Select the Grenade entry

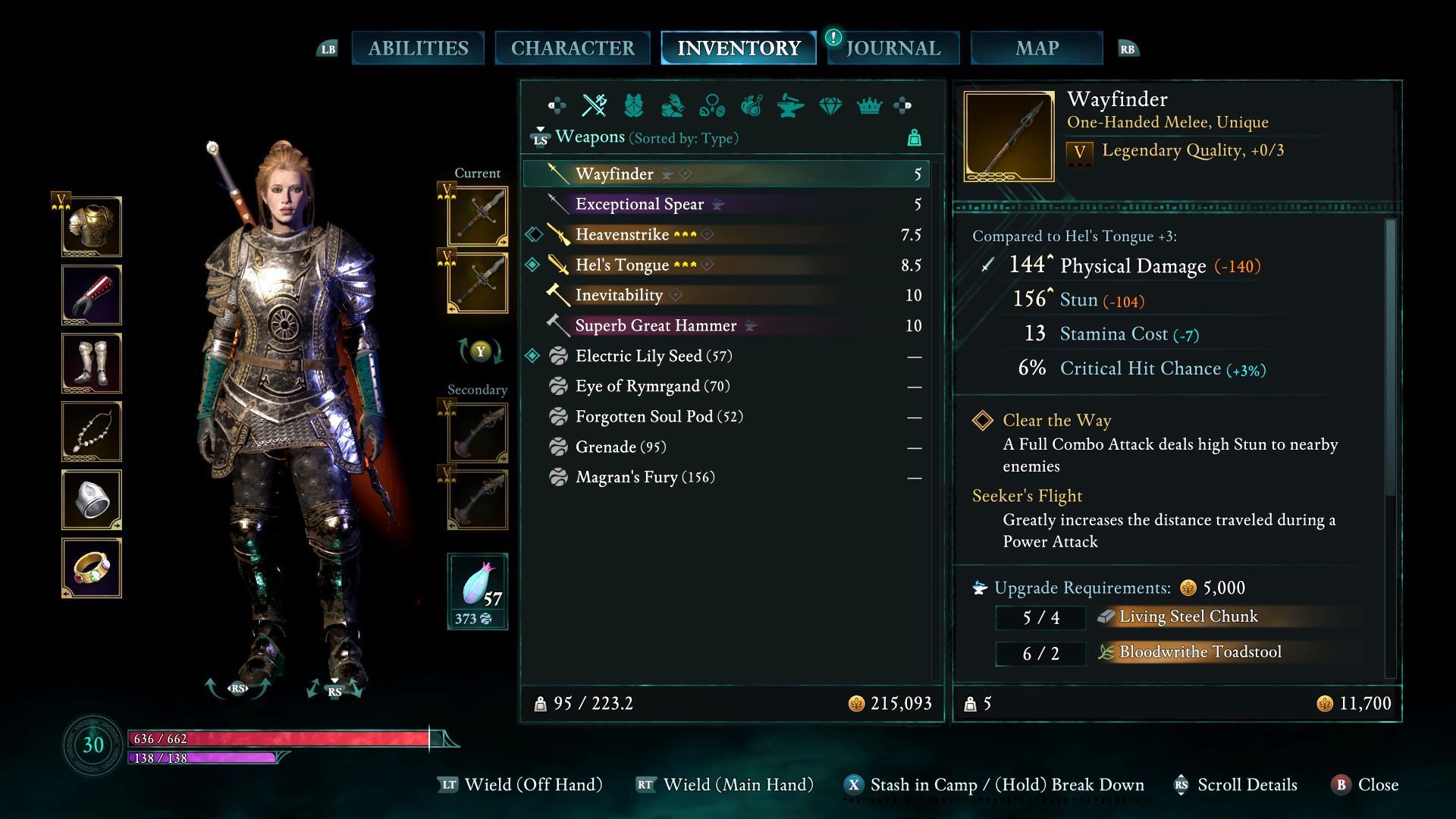[x=605, y=447]
